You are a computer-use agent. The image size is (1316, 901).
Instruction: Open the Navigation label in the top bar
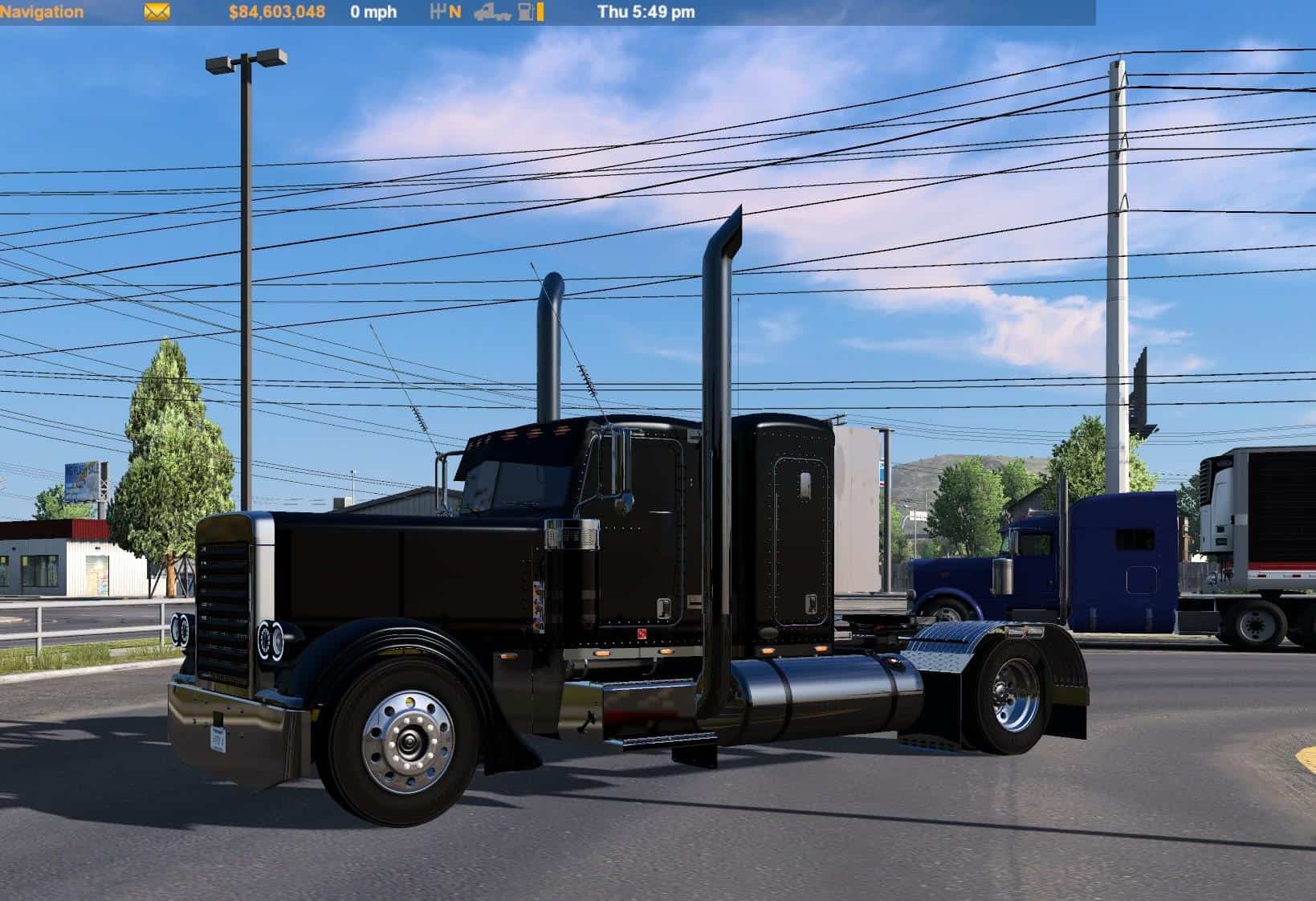[42, 12]
